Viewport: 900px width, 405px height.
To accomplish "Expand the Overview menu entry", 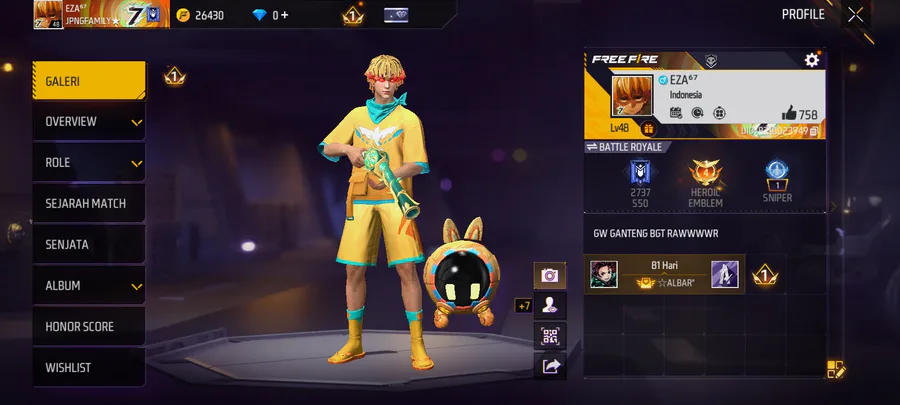I will click(x=88, y=122).
